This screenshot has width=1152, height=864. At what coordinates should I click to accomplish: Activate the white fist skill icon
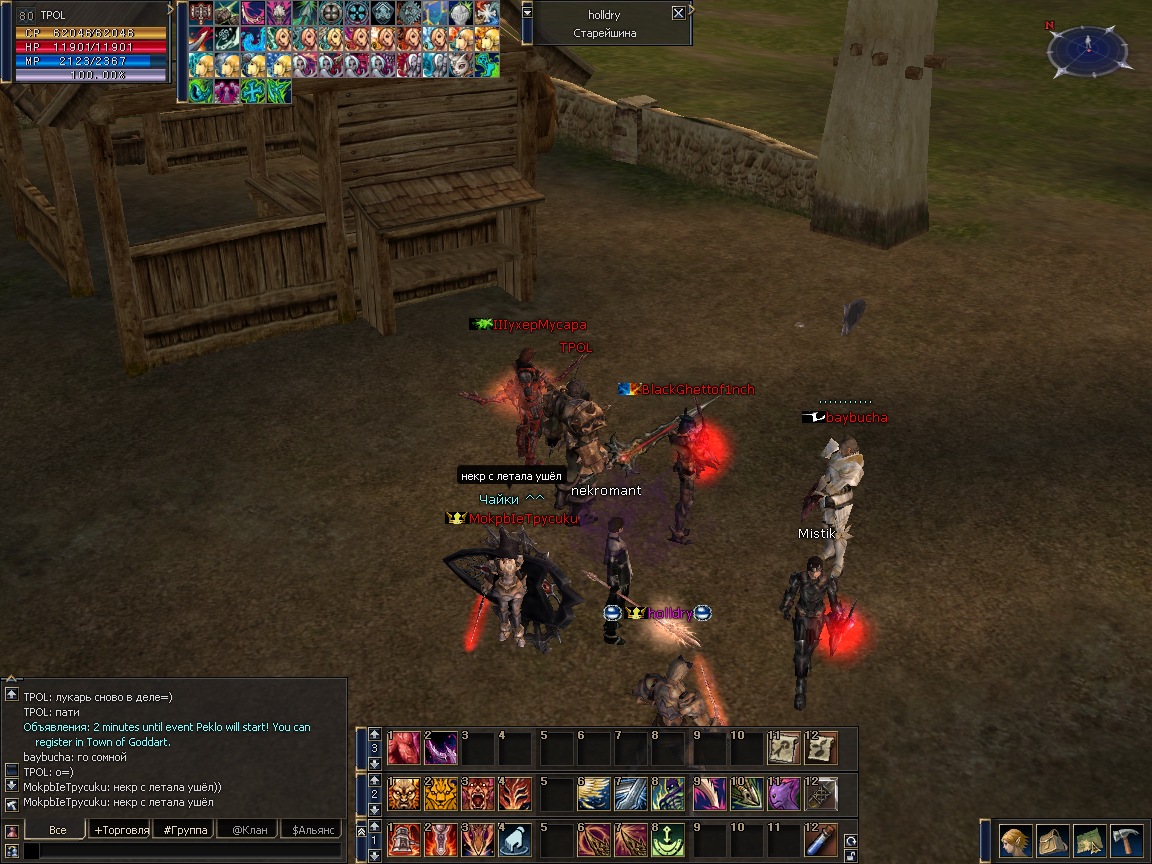tap(516, 840)
